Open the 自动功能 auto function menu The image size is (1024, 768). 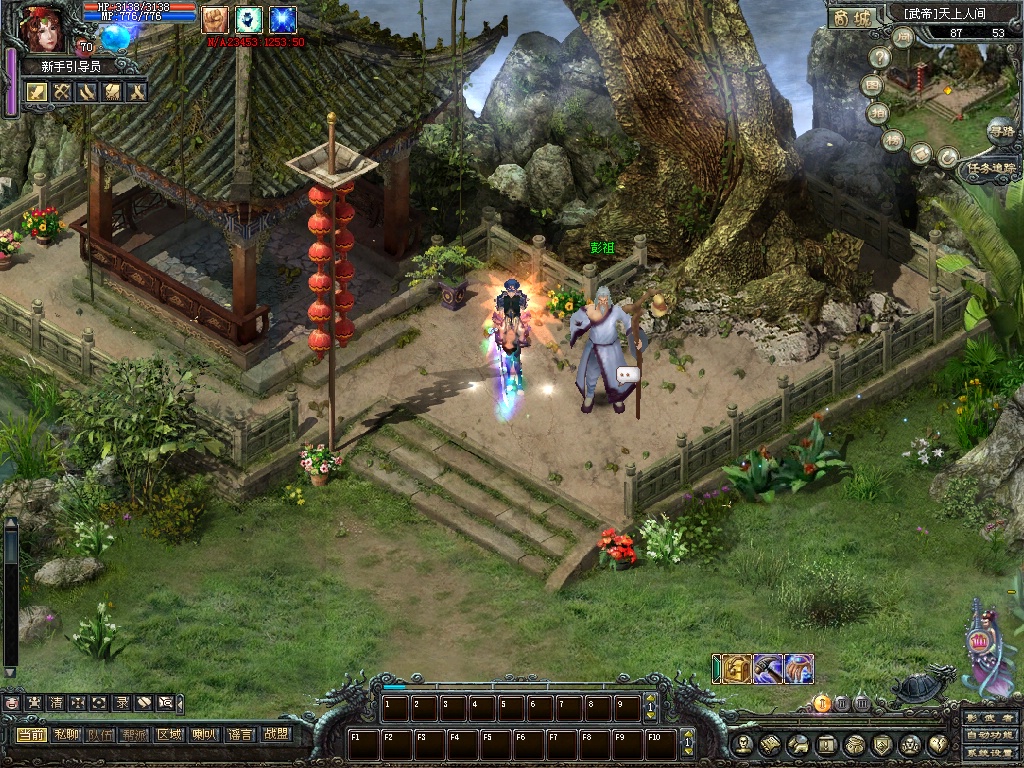click(x=990, y=735)
